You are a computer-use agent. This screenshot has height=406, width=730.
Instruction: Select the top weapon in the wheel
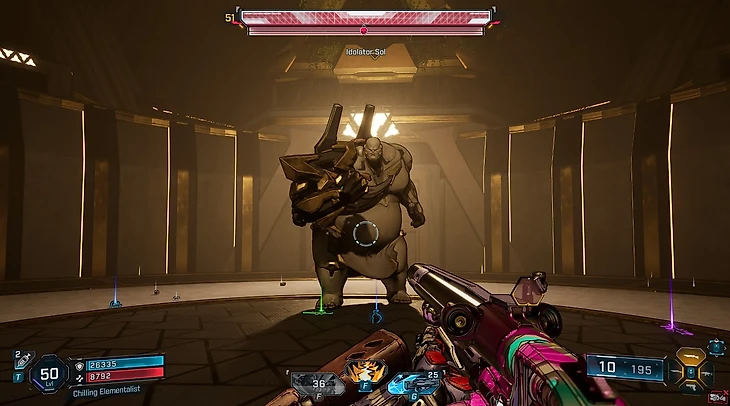pos(689,354)
